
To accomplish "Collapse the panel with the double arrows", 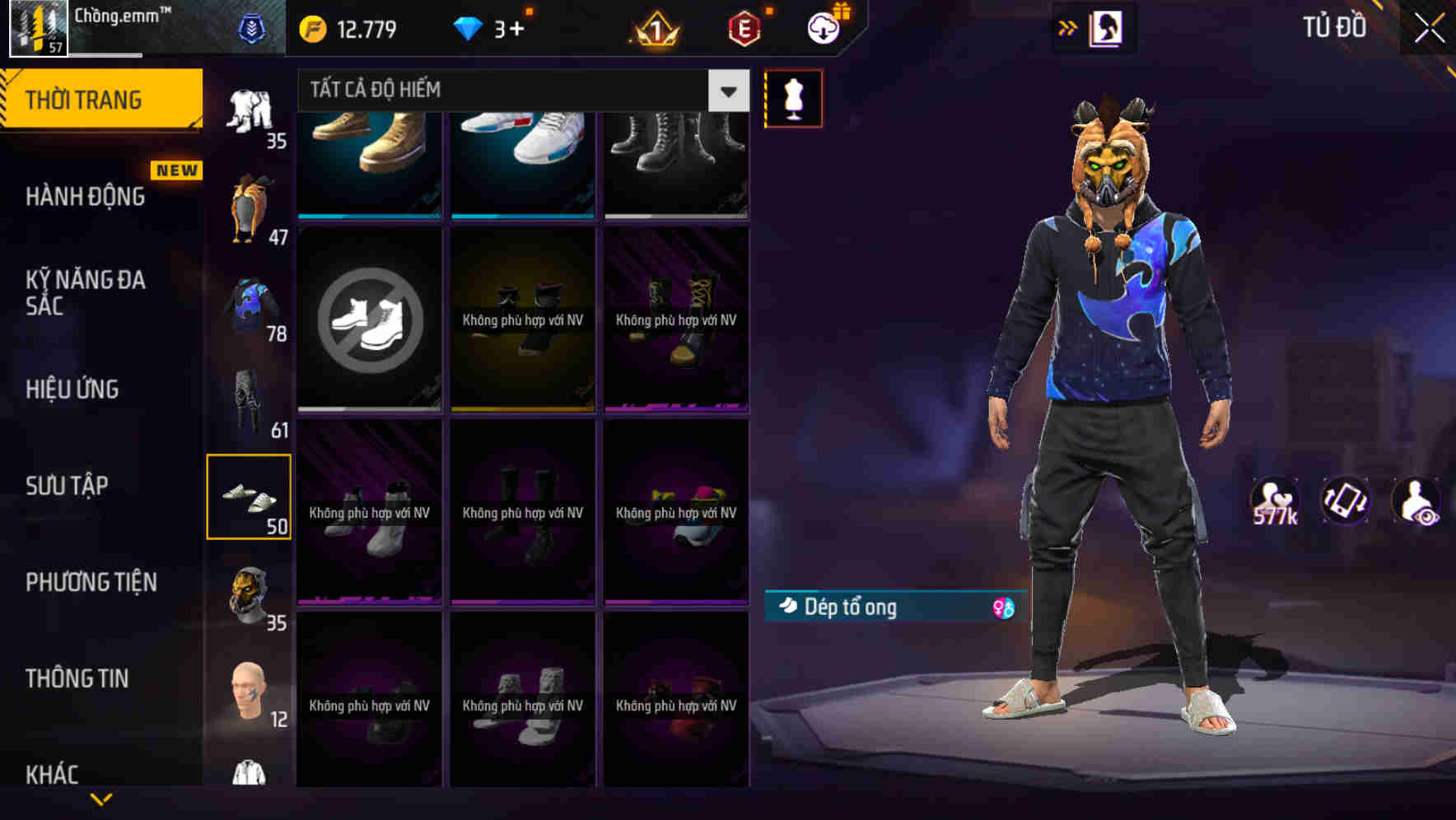I will point(1068,27).
